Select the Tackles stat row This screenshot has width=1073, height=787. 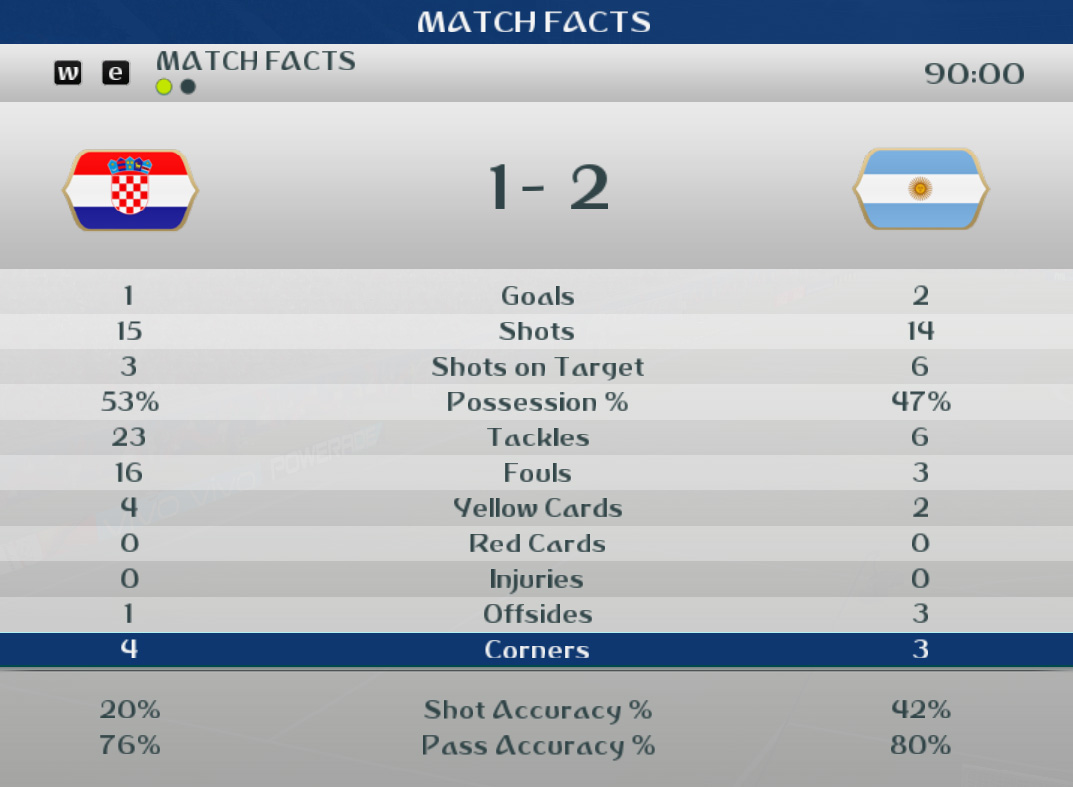click(x=537, y=437)
